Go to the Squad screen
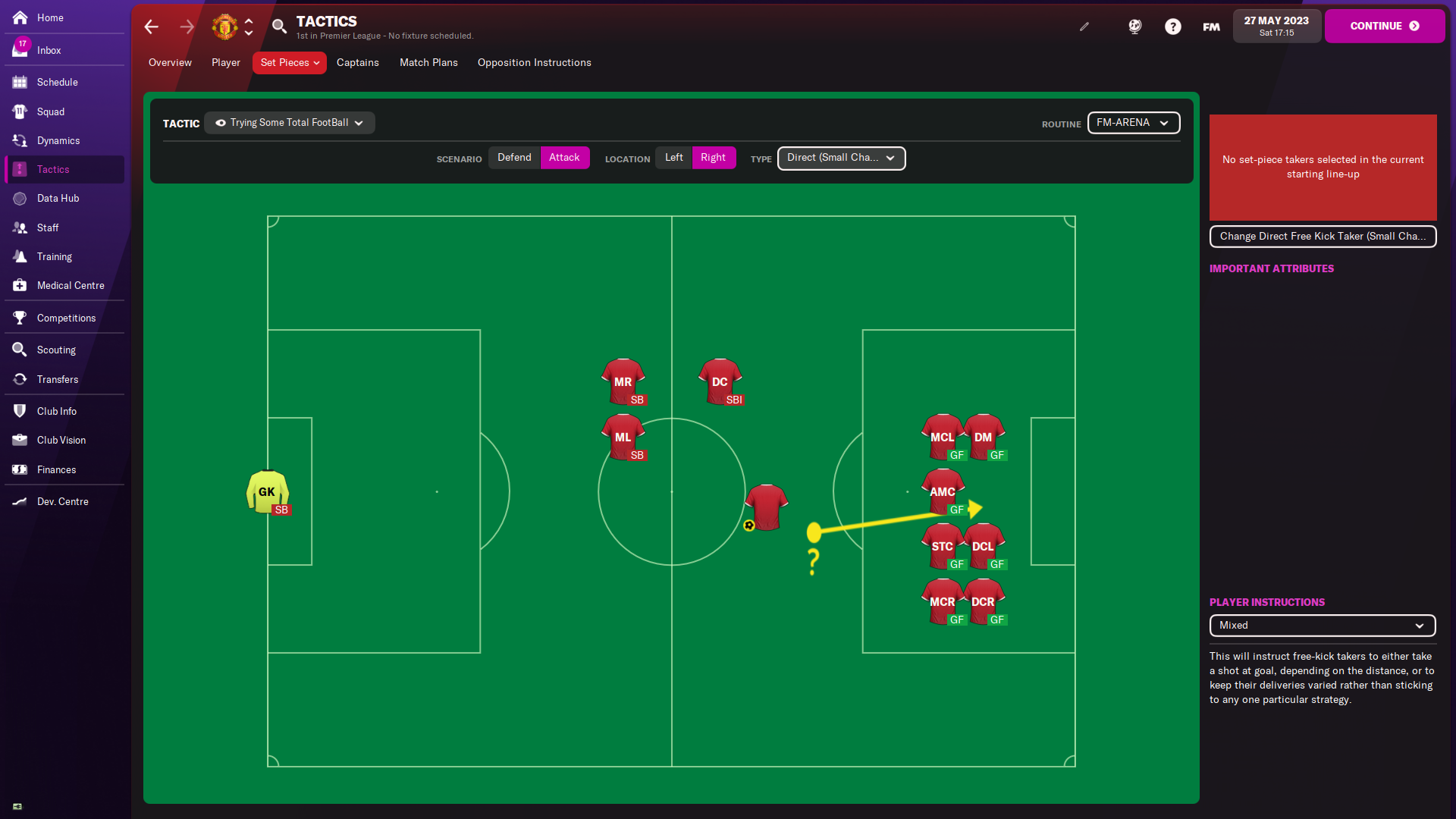 click(50, 111)
